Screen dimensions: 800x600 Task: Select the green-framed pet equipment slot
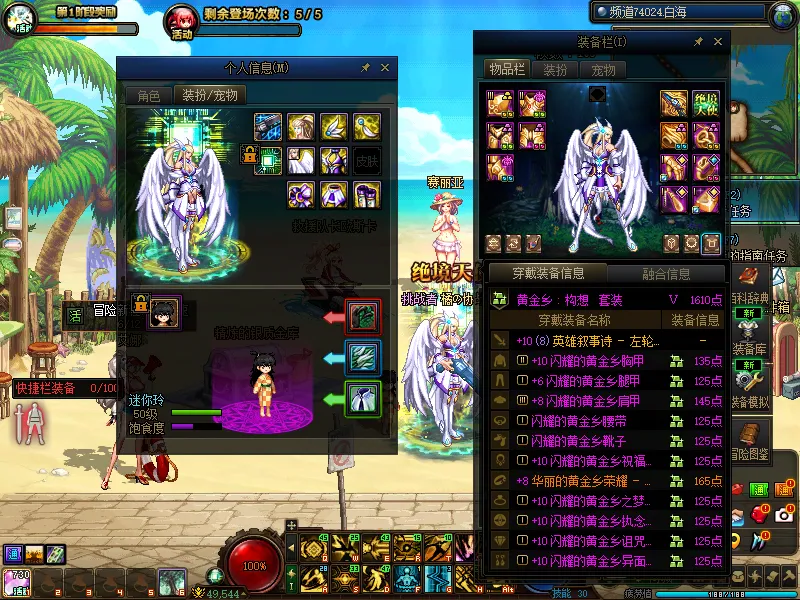(x=361, y=398)
